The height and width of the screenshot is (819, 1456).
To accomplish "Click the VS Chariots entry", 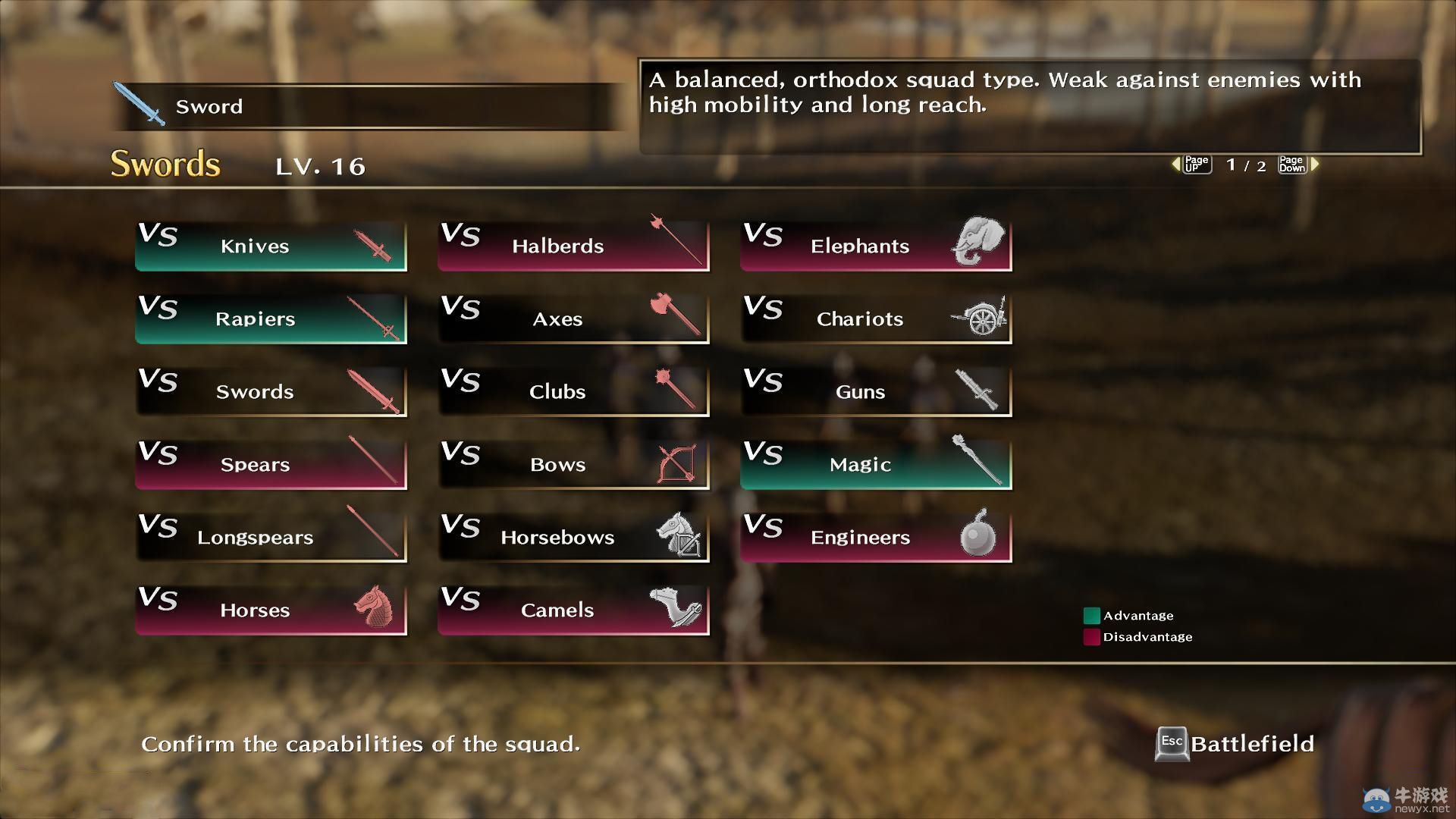I will coord(876,318).
